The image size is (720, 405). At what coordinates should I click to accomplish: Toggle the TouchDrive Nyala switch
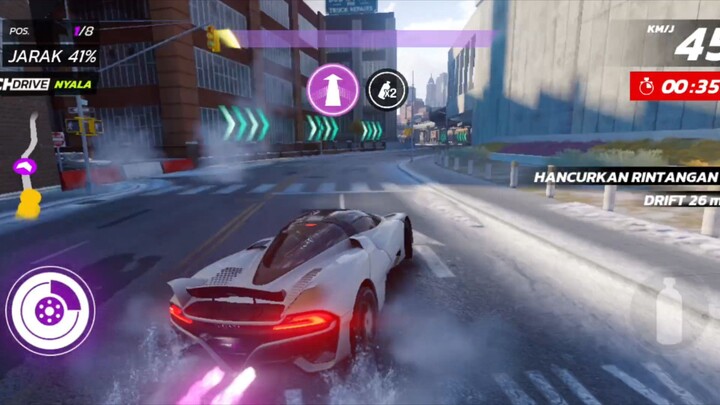click(x=48, y=85)
